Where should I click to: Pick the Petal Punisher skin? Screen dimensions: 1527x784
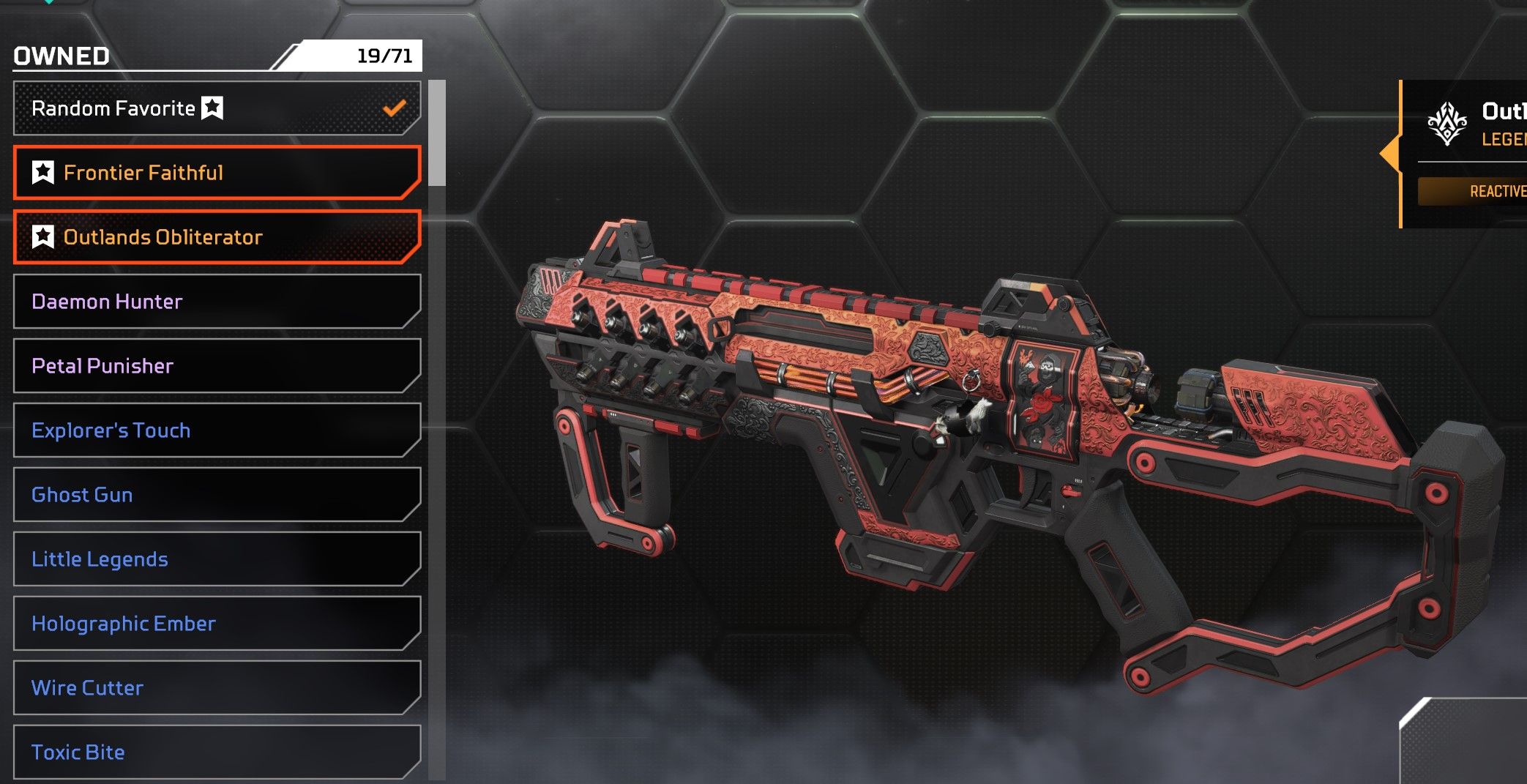(217, 366)
